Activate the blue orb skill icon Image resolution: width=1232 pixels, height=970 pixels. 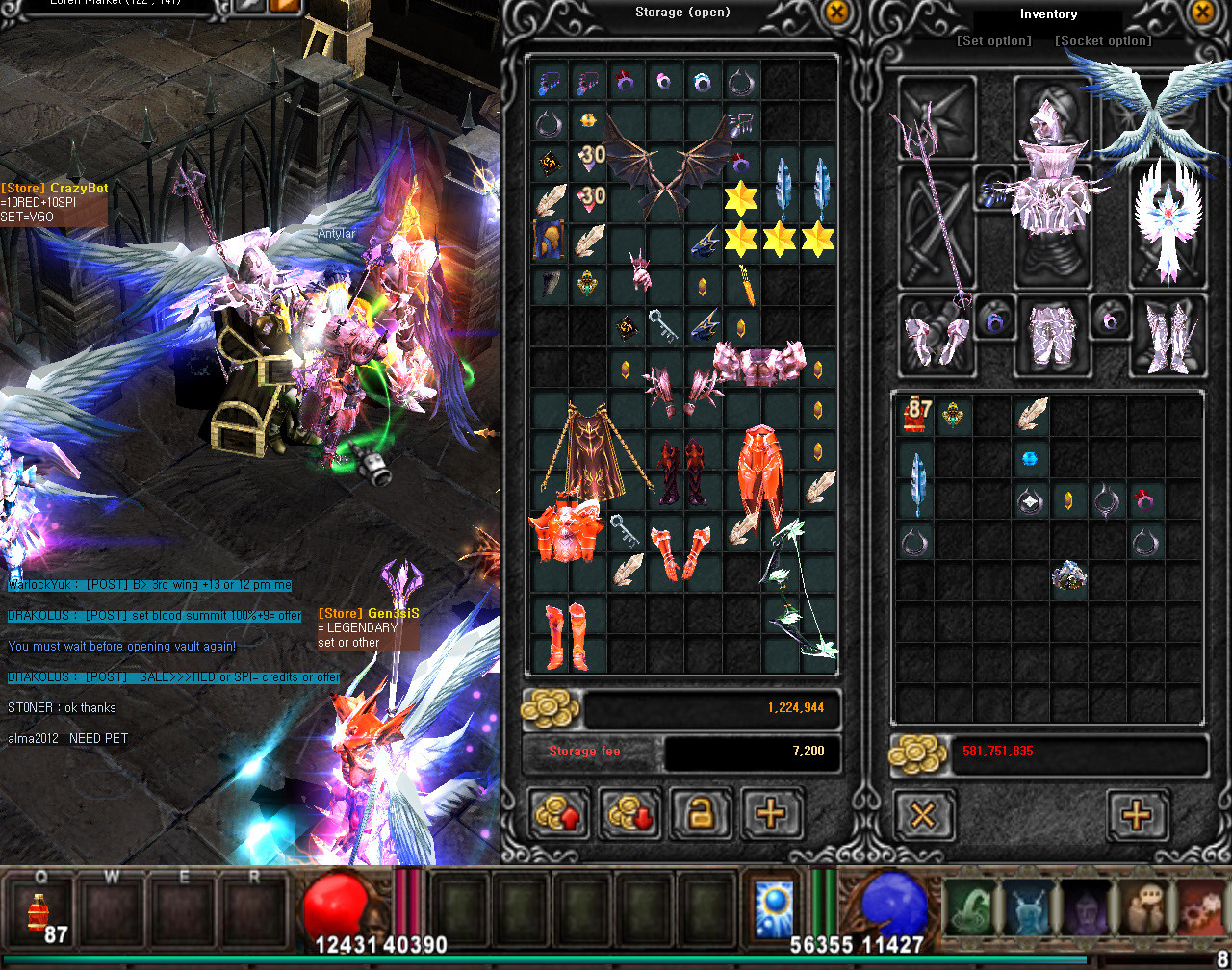point(773,906)
